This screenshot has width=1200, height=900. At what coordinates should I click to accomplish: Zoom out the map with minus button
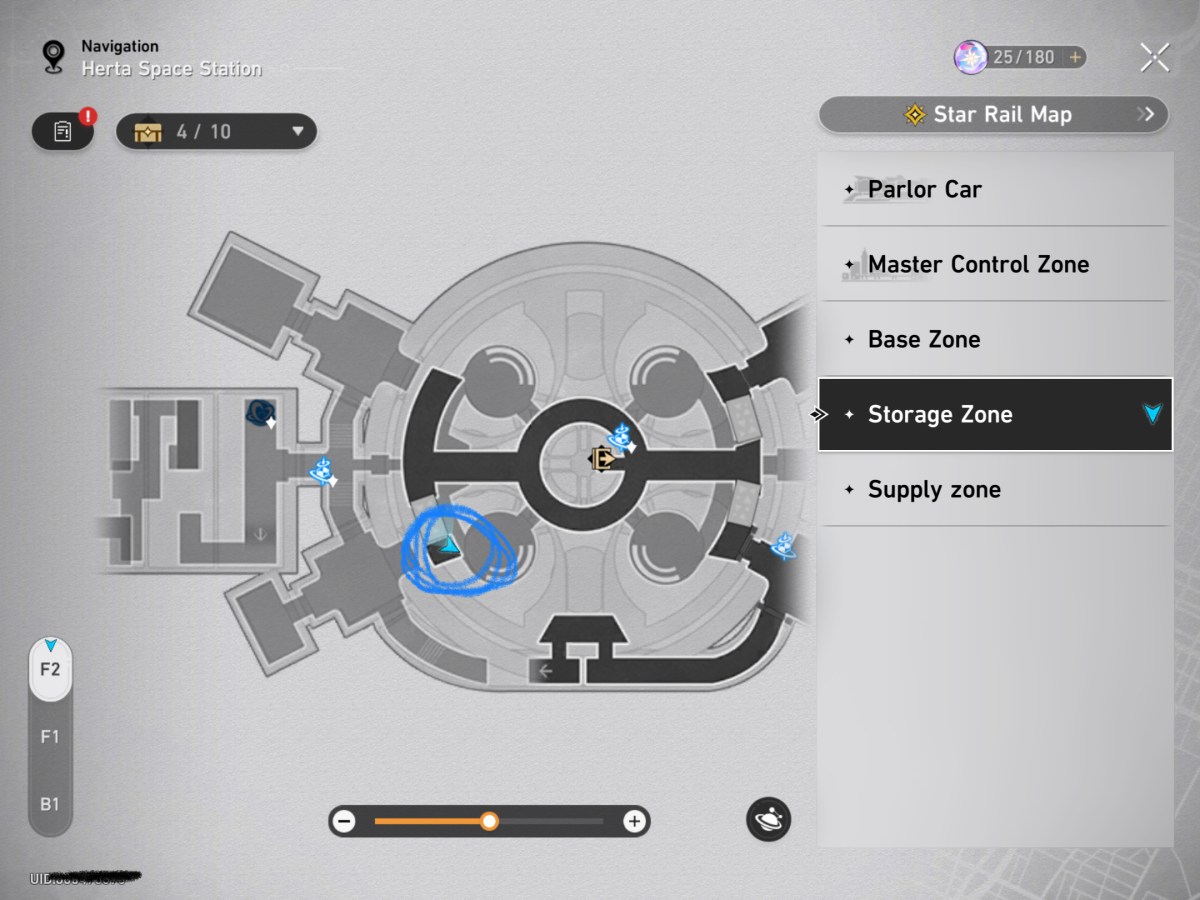pyautogui.click(x=345, y=822)
